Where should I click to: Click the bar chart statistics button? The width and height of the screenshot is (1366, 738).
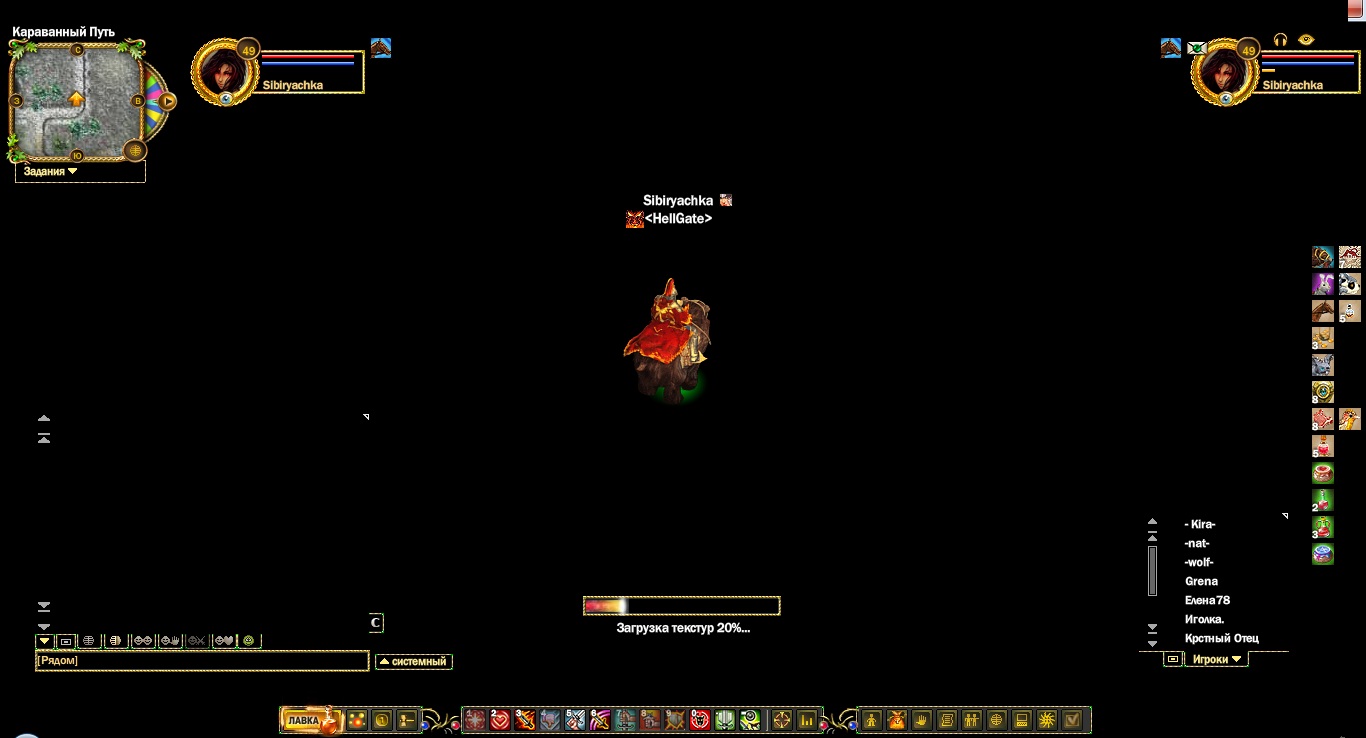(x=807, y=720)
